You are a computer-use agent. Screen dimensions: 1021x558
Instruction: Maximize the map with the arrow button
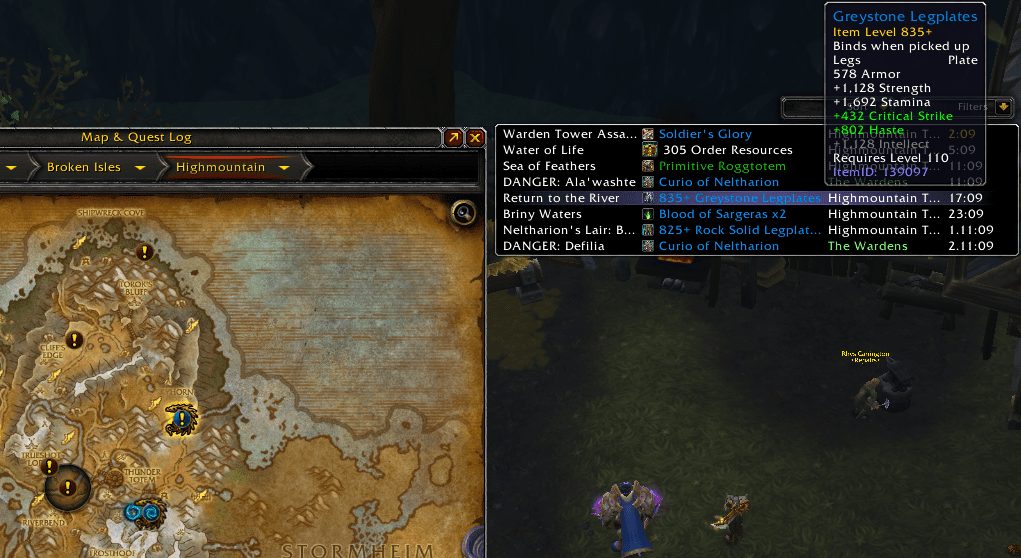click(x=453, y=138)
